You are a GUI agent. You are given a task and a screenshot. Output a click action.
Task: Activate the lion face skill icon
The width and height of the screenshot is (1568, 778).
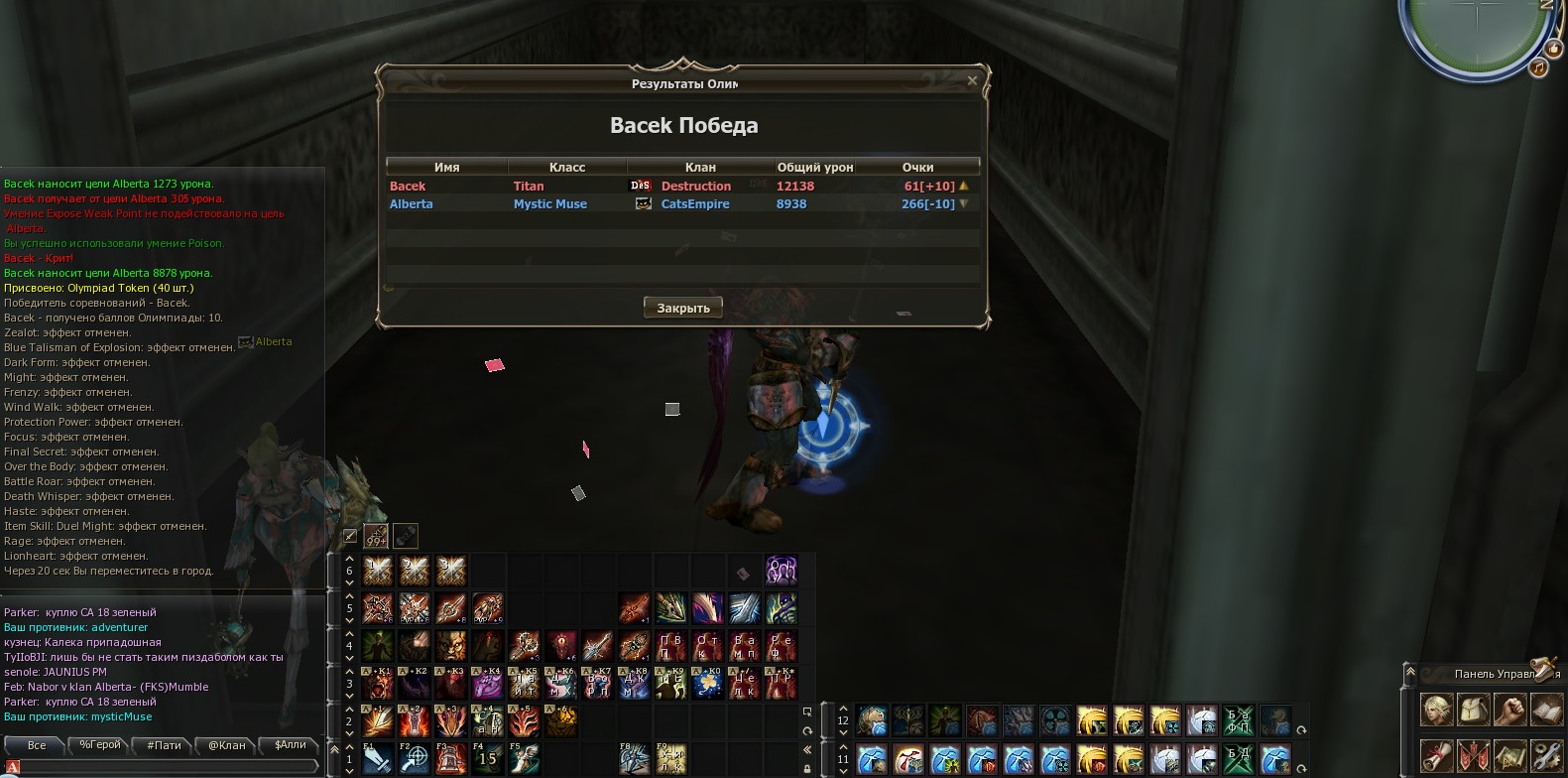tap(450, 646)
